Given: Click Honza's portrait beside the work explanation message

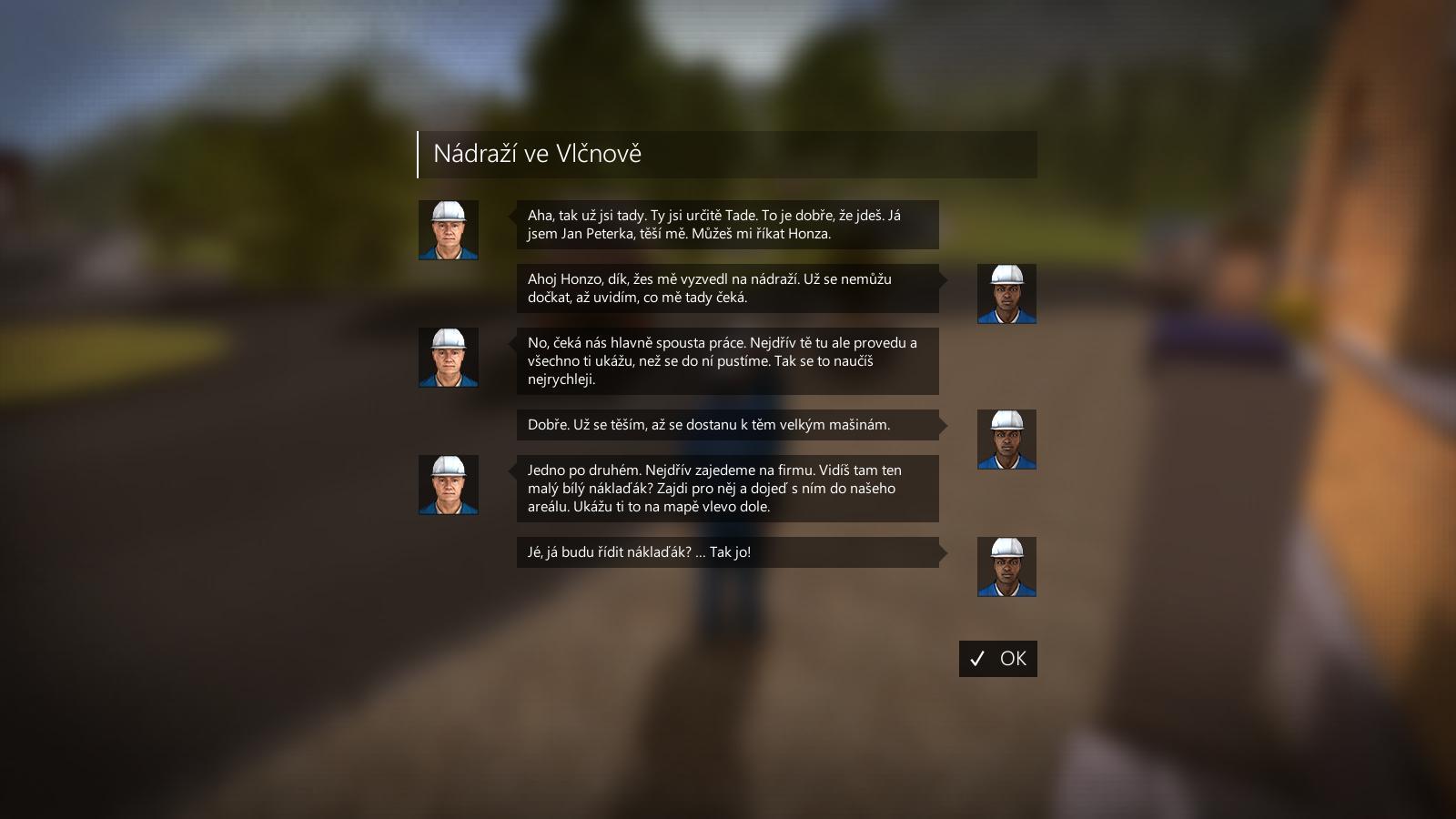Looking at the screenshot, I should [x=448, y=358].
